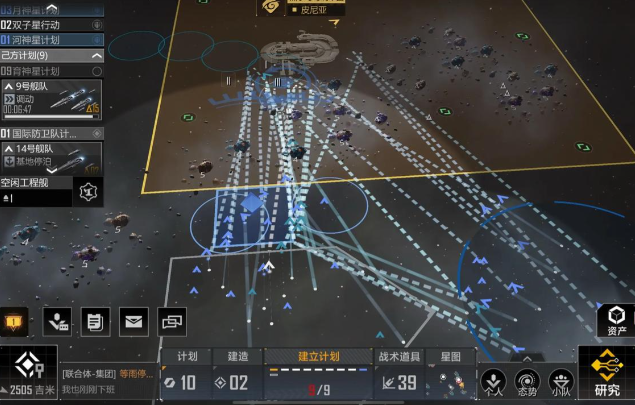The image size is (635, 405).
Task: Open the 建立计划 progress panel
Action: (x=318, y=372)
